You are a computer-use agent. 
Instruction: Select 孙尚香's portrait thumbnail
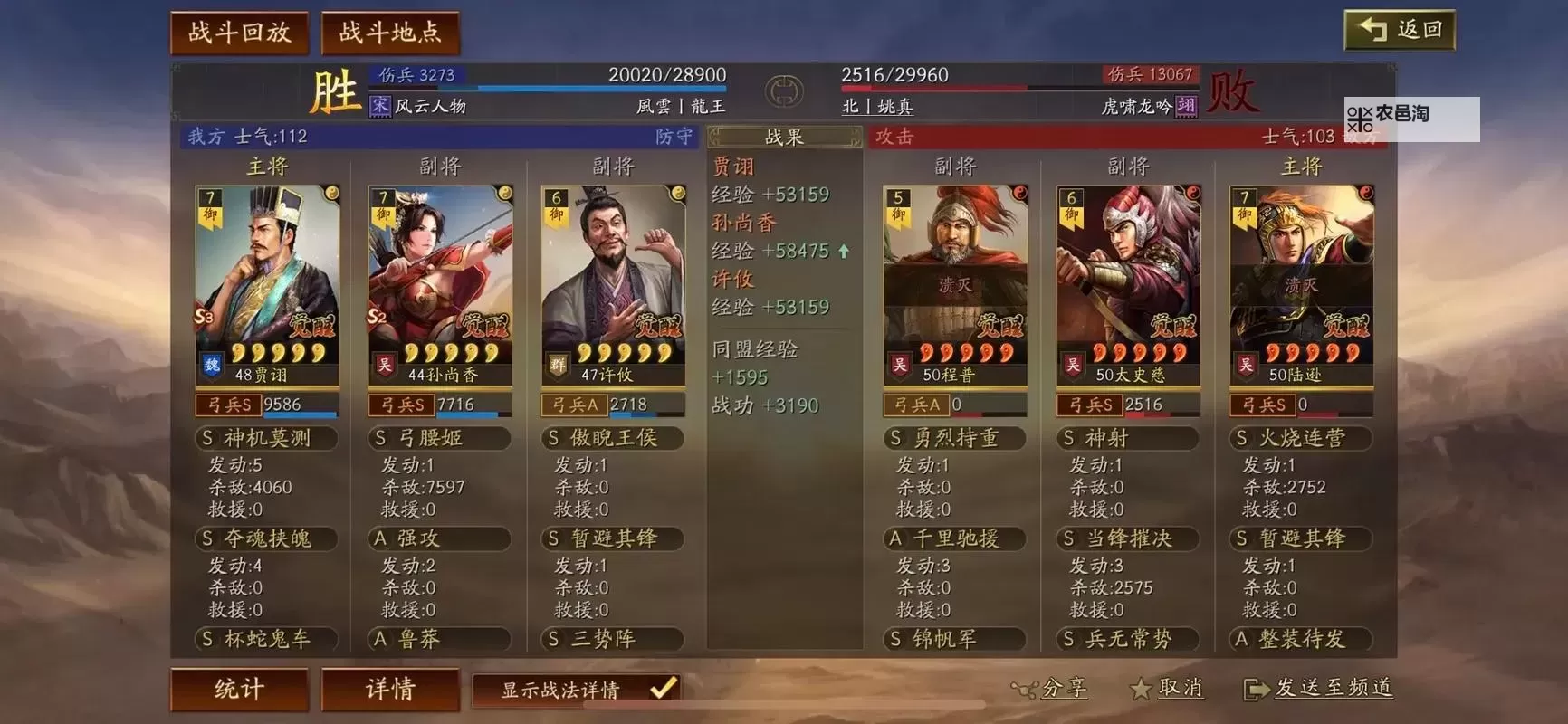pos(439,271)
